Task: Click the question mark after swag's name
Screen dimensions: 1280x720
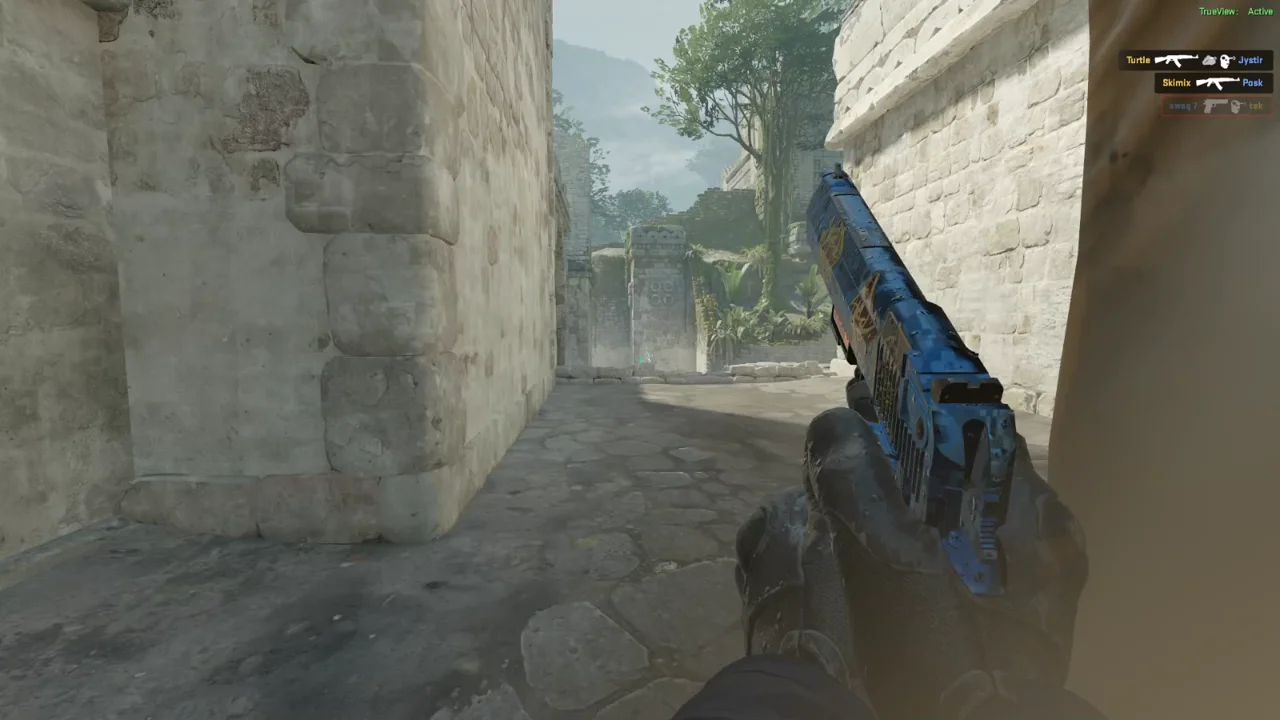Action: (1196, 107)
